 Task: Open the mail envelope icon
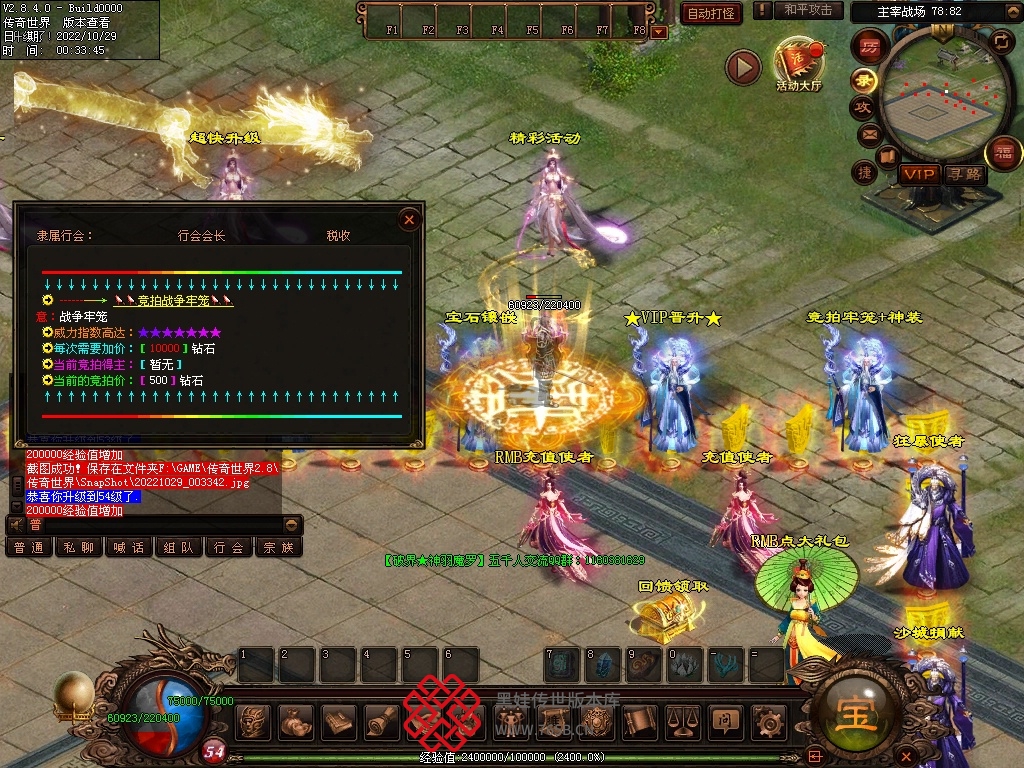coord(868,133)
